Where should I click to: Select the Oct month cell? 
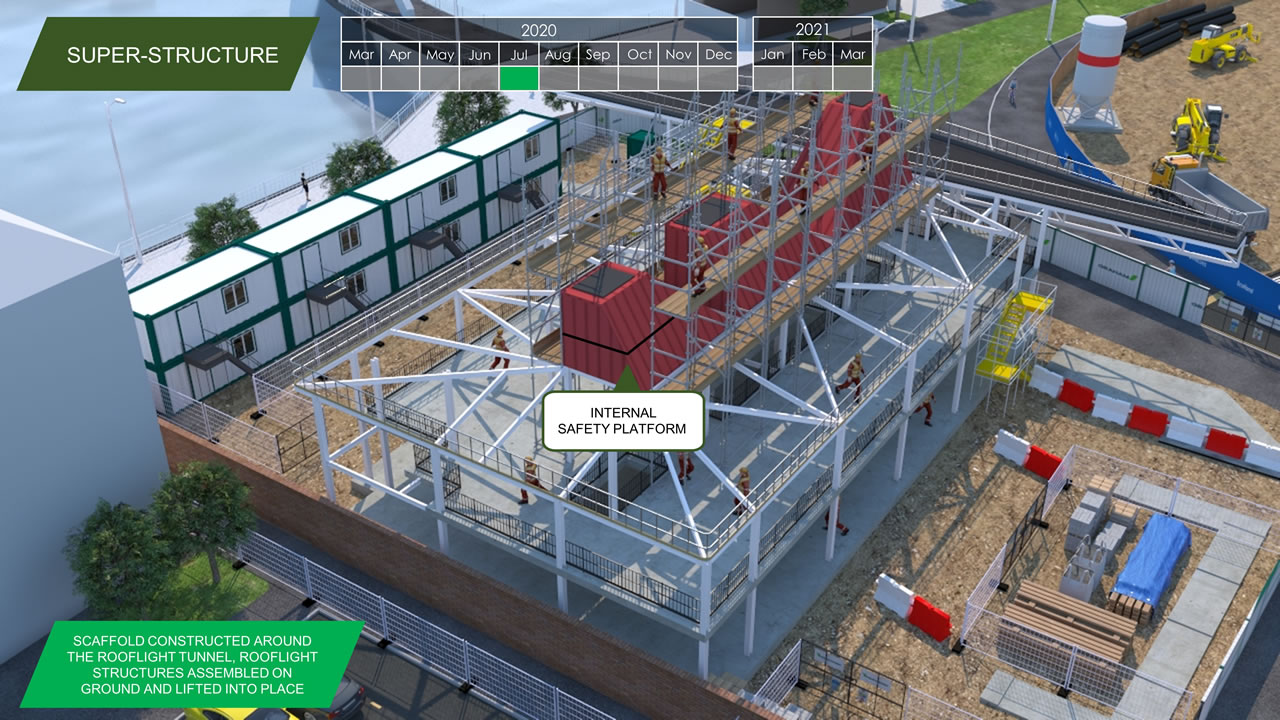pos(639,55)
